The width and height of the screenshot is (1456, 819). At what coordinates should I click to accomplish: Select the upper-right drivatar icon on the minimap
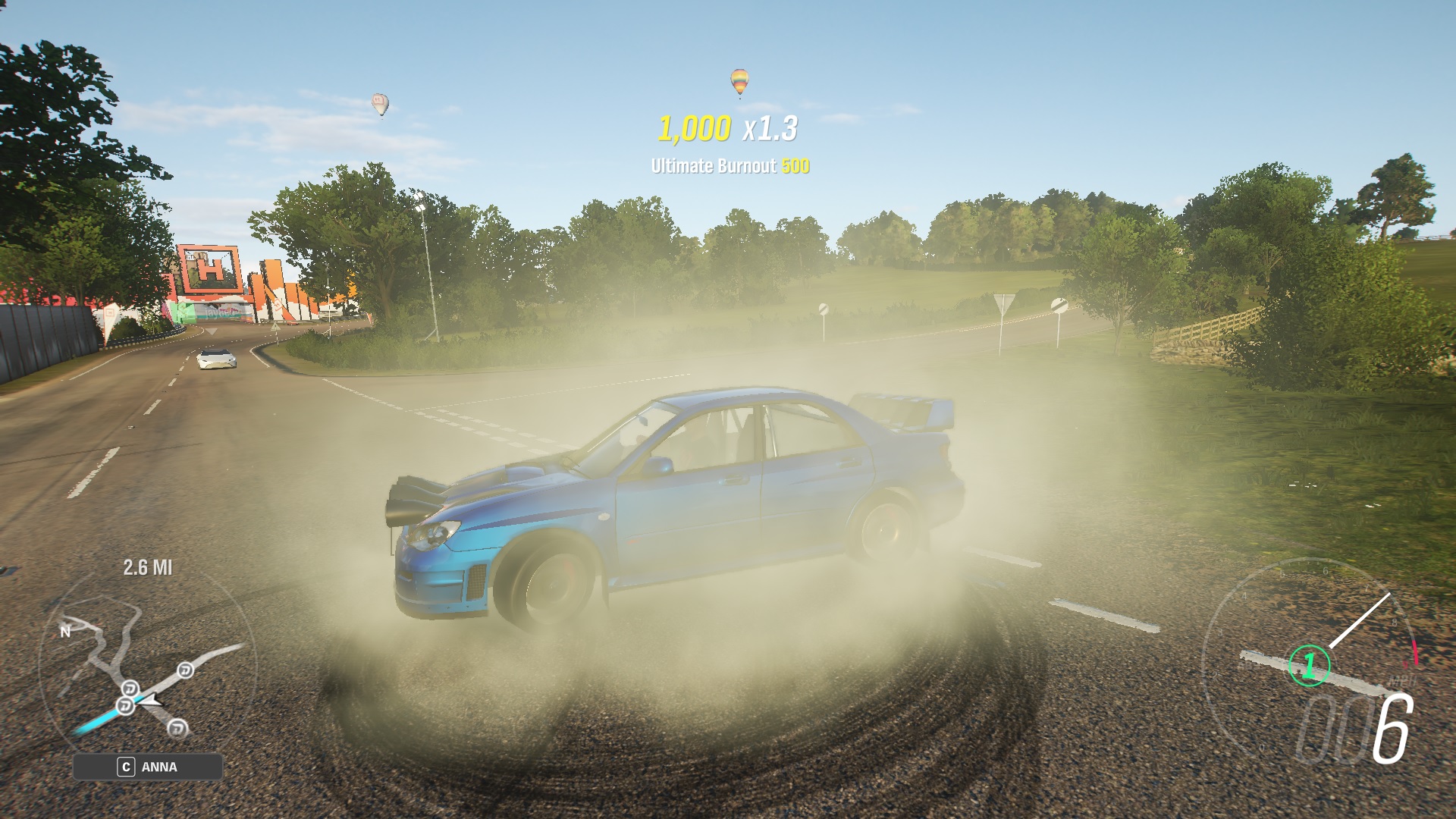pyautogui.click(x=184, y=671)
